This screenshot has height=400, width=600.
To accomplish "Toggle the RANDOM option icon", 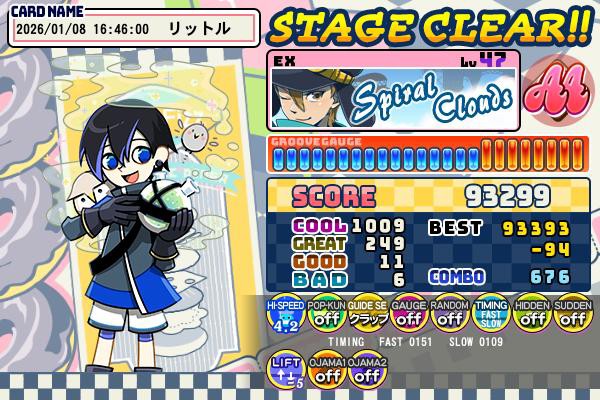I will click(x=449, y=318).
